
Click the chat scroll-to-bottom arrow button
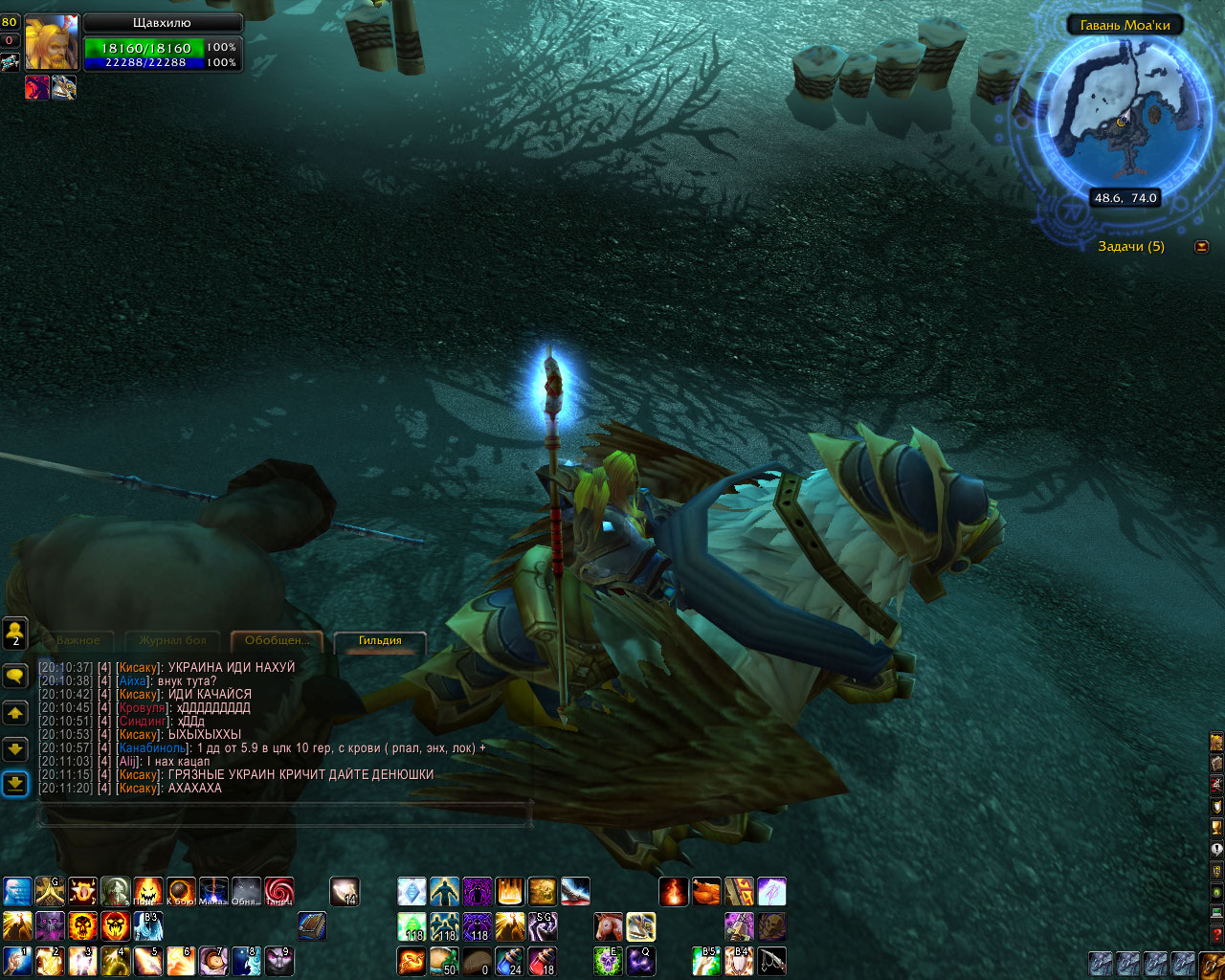(x=15, y=784)
